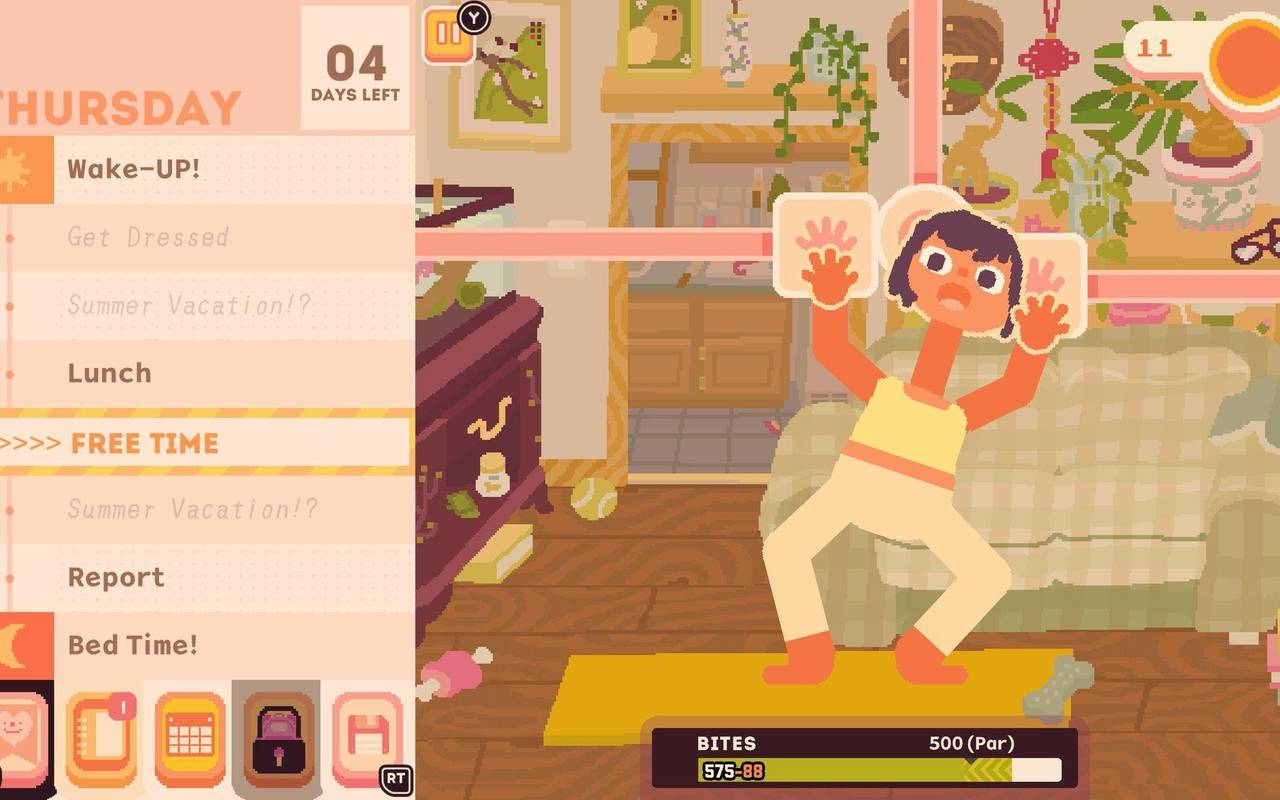
Task: Select the Lunch item in the schedule
Action: (x=109, y=373)
